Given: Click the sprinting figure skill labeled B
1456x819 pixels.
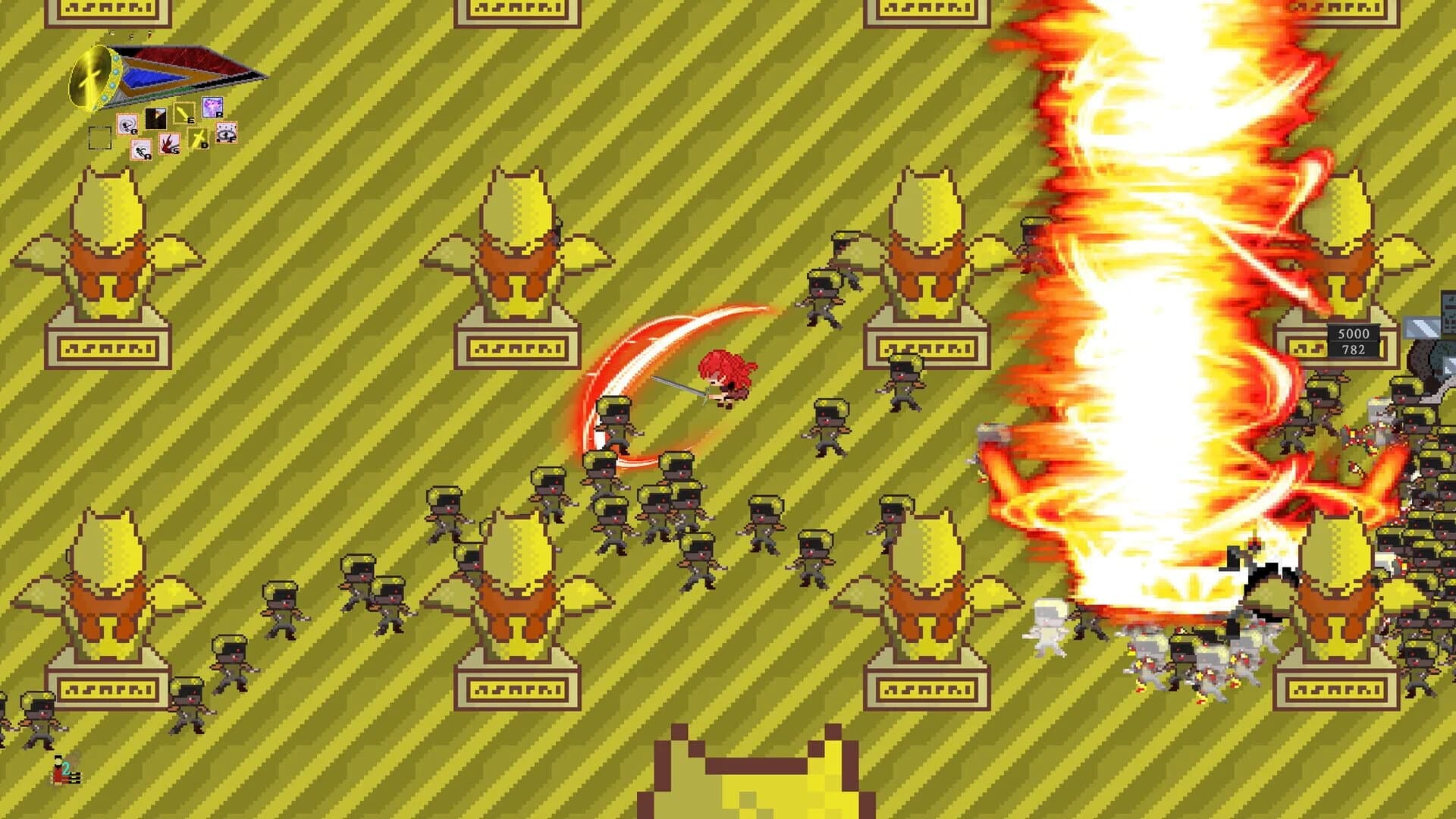Looking at the screenshot, I should [140, 150].
